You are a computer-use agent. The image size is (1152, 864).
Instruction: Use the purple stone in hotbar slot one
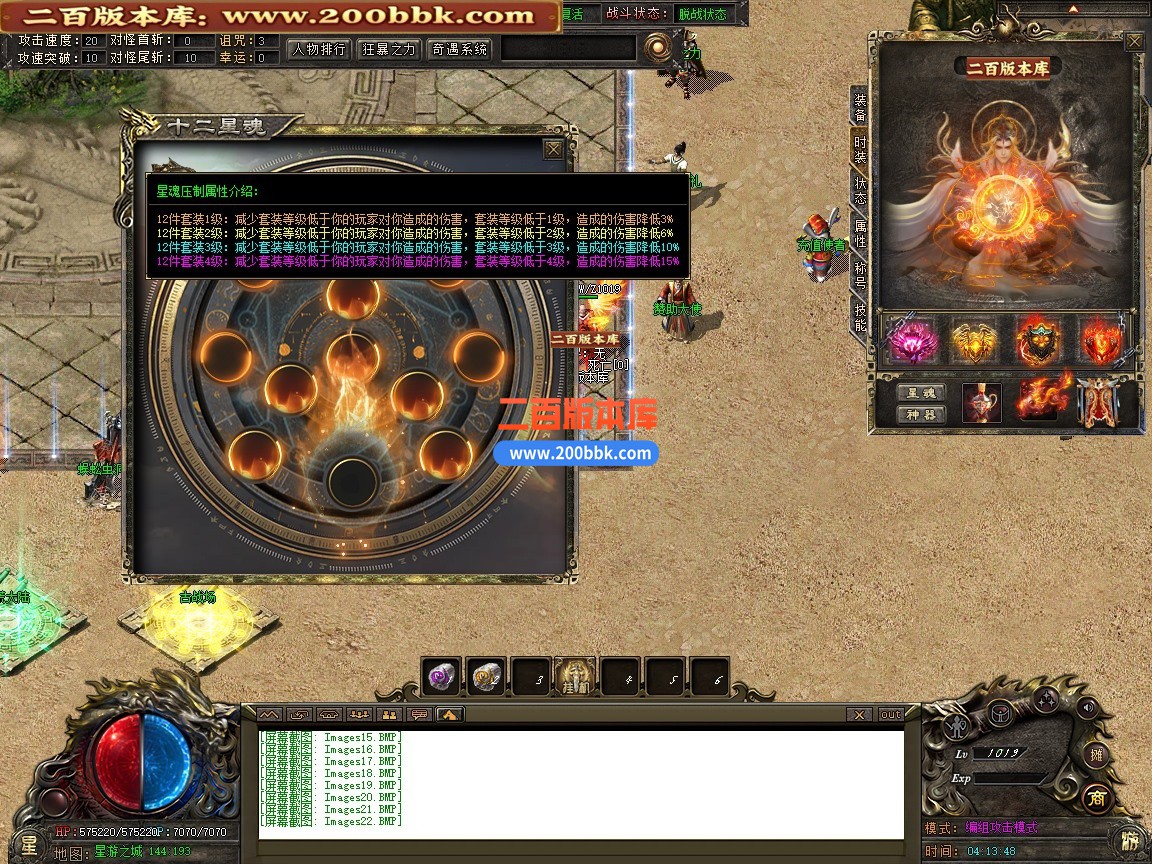[441, 677]
